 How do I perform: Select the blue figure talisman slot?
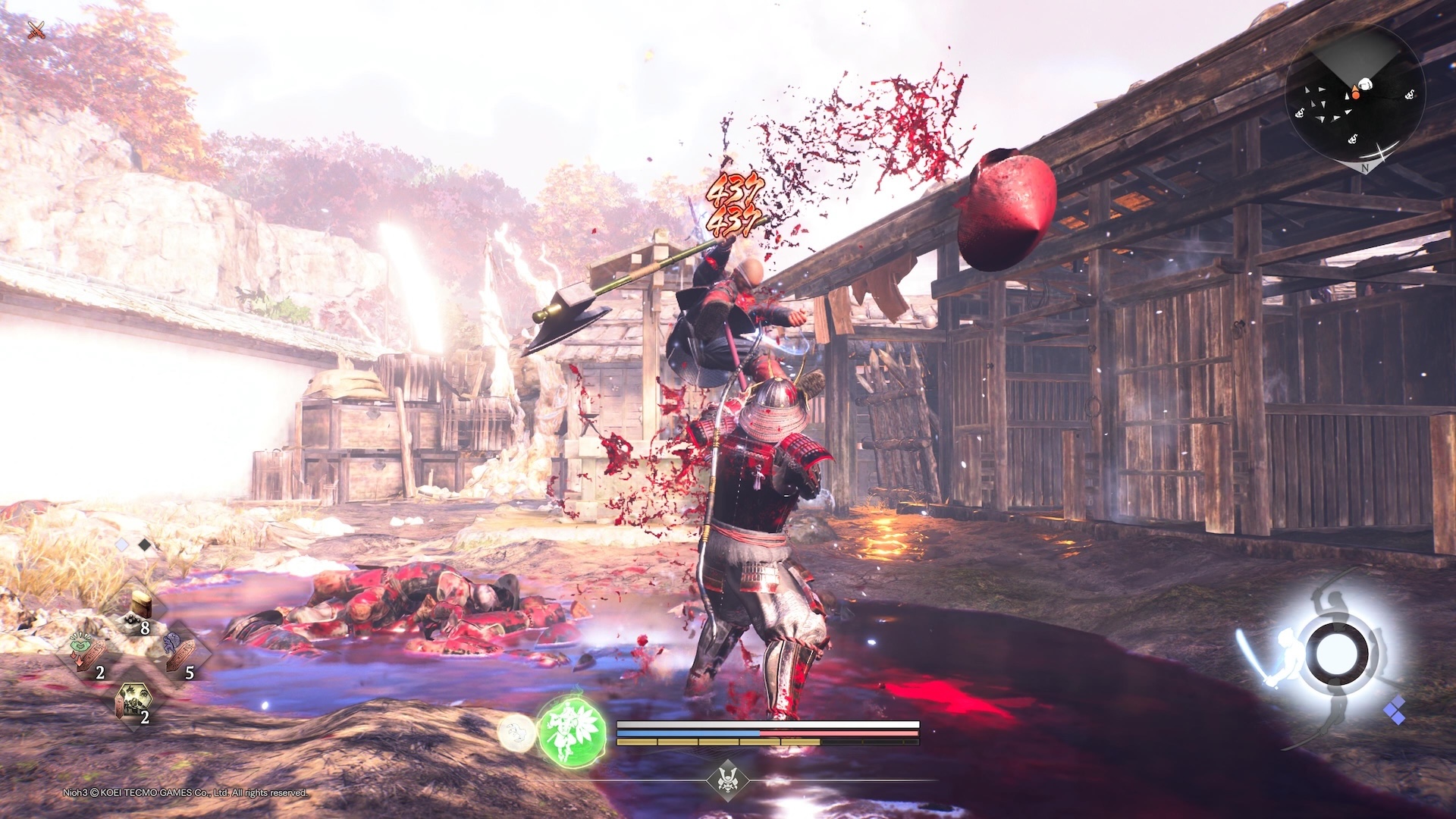179,652
